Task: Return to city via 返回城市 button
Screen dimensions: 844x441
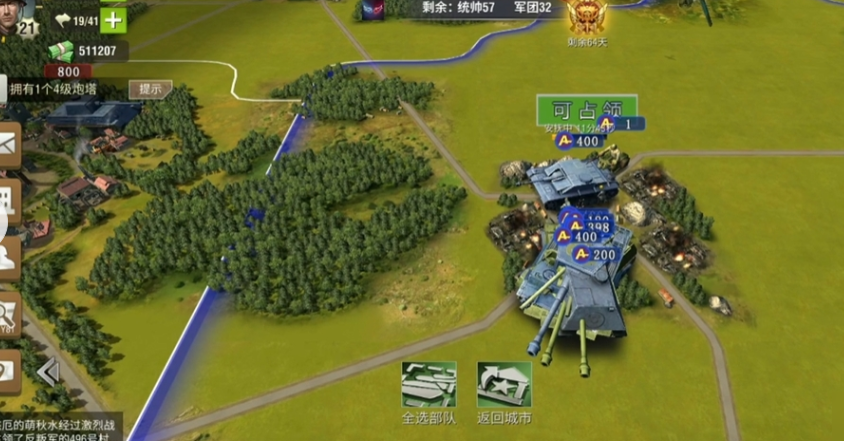Action: 503,385
